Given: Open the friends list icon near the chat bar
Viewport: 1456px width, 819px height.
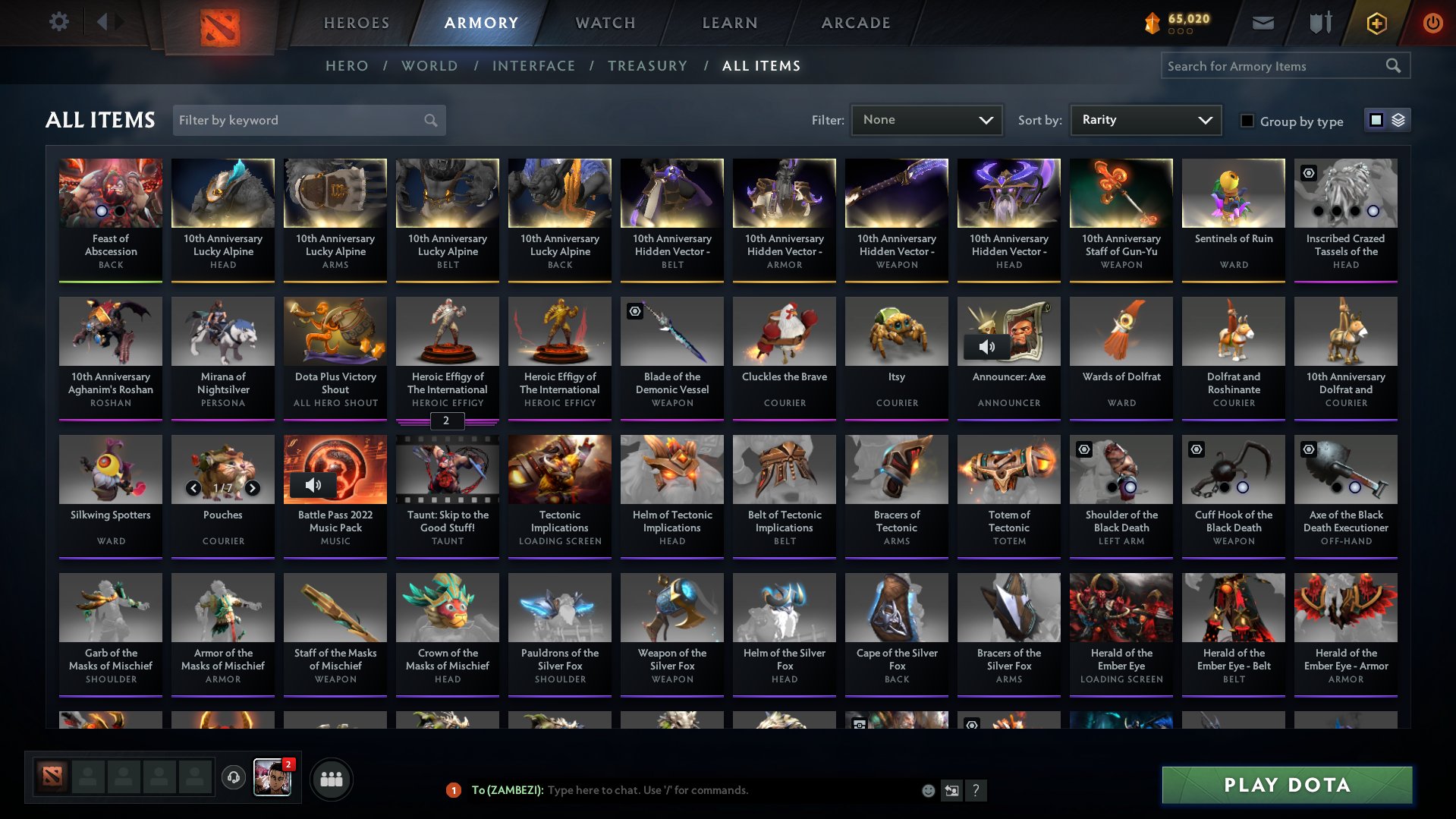Looking at the screenshot, I should (x=332, y=779).
